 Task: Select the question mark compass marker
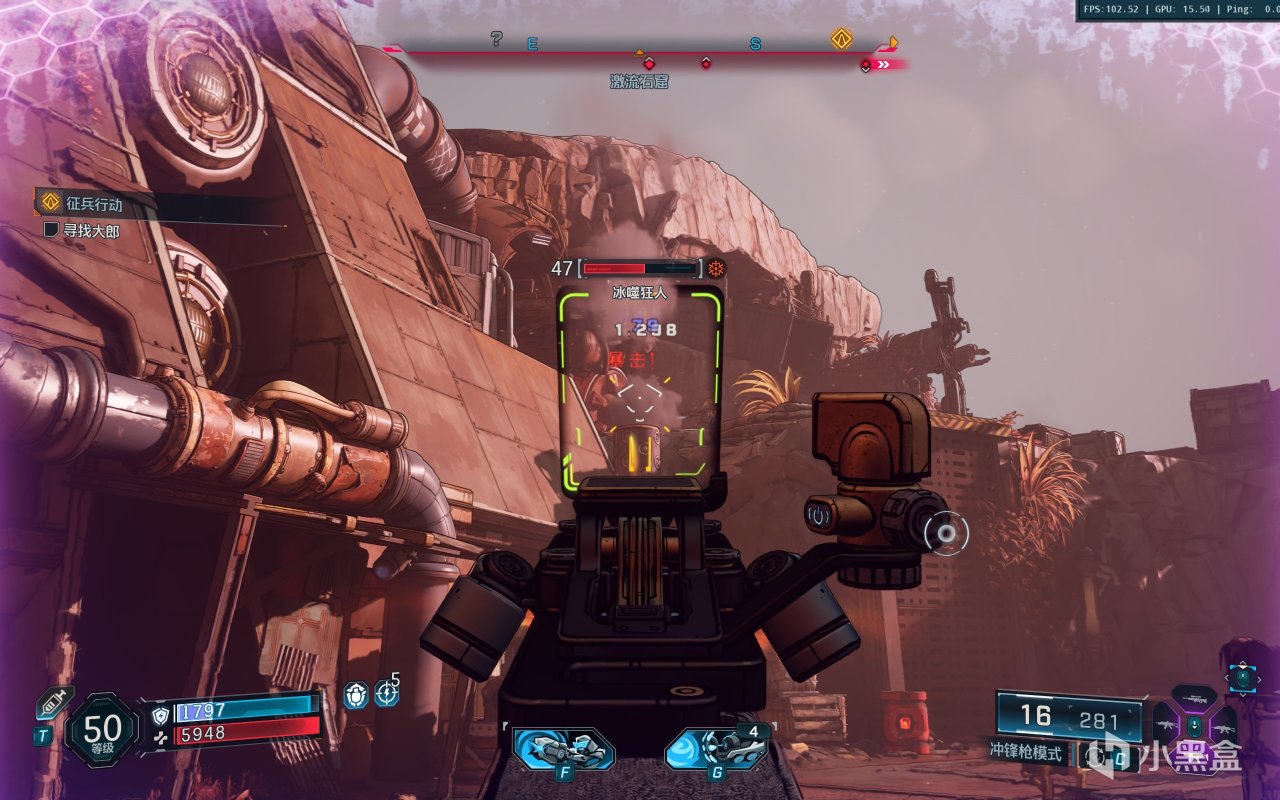click(x=496, y=39)
